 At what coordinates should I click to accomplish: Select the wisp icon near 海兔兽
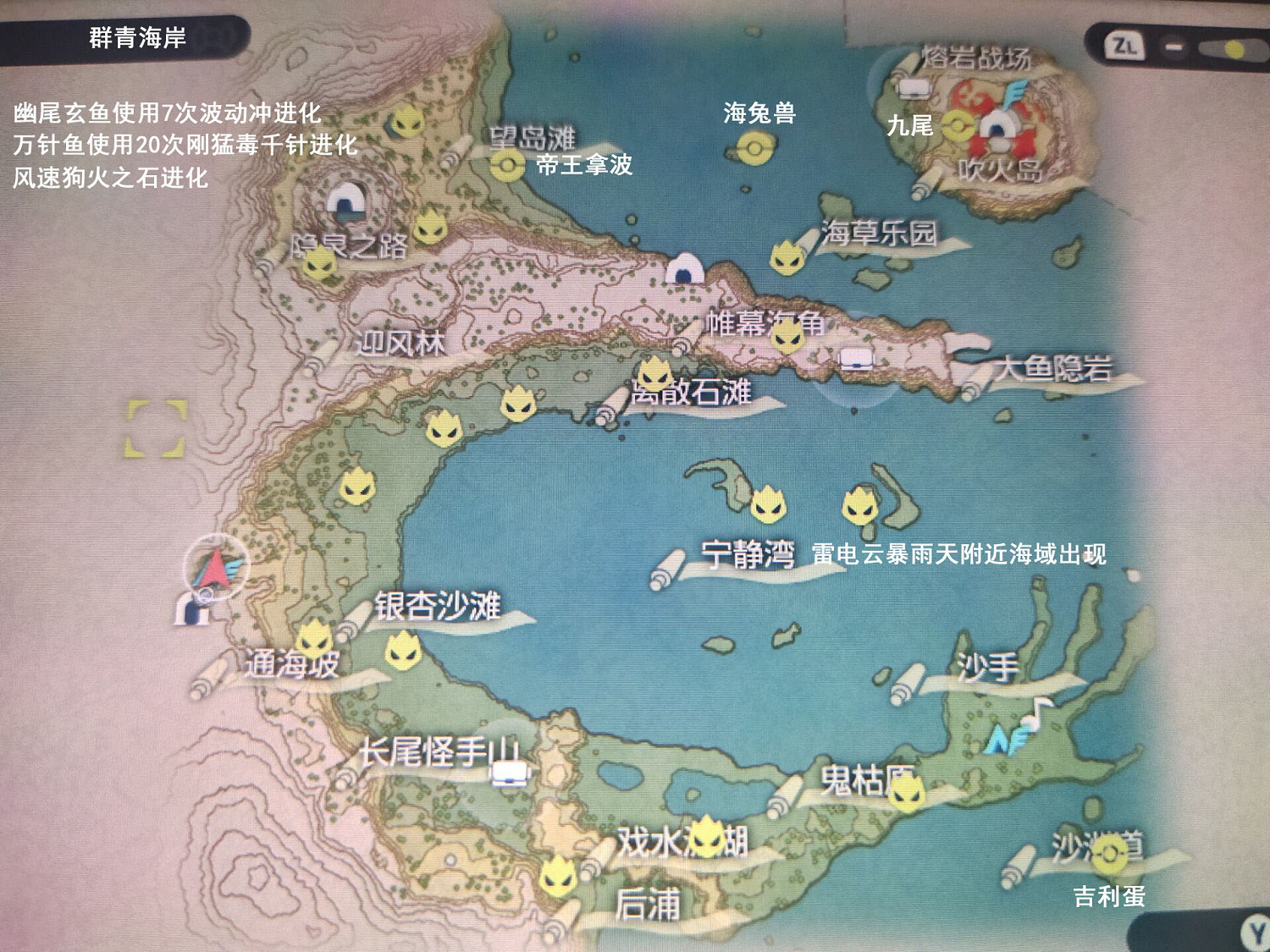[x=753, y=149]
